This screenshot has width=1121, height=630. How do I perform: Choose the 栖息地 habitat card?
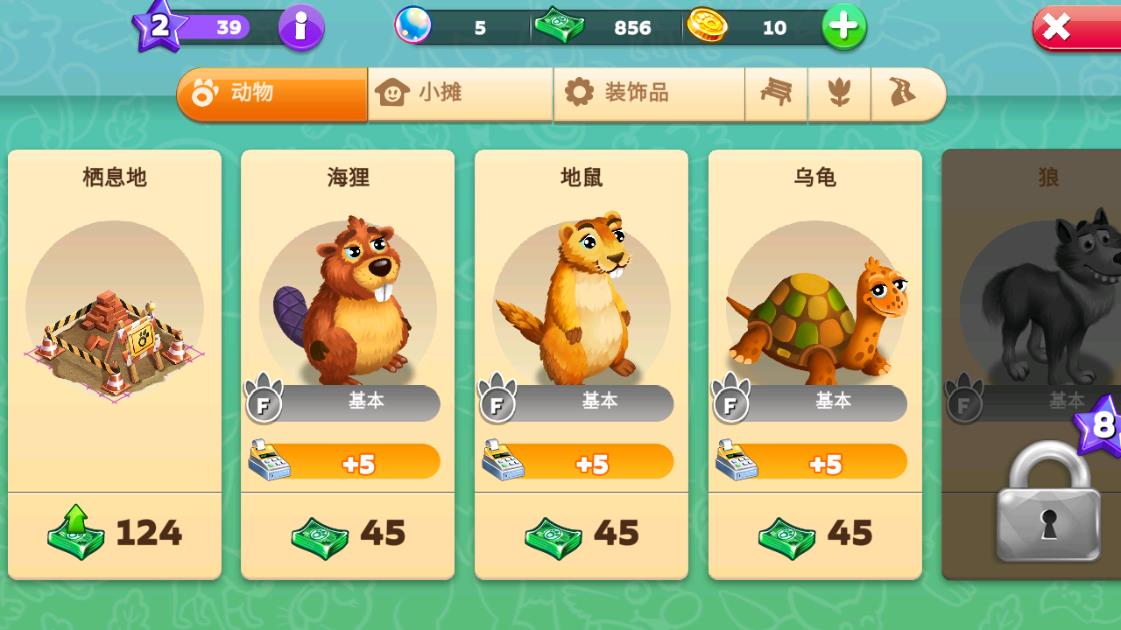(114, 320)
